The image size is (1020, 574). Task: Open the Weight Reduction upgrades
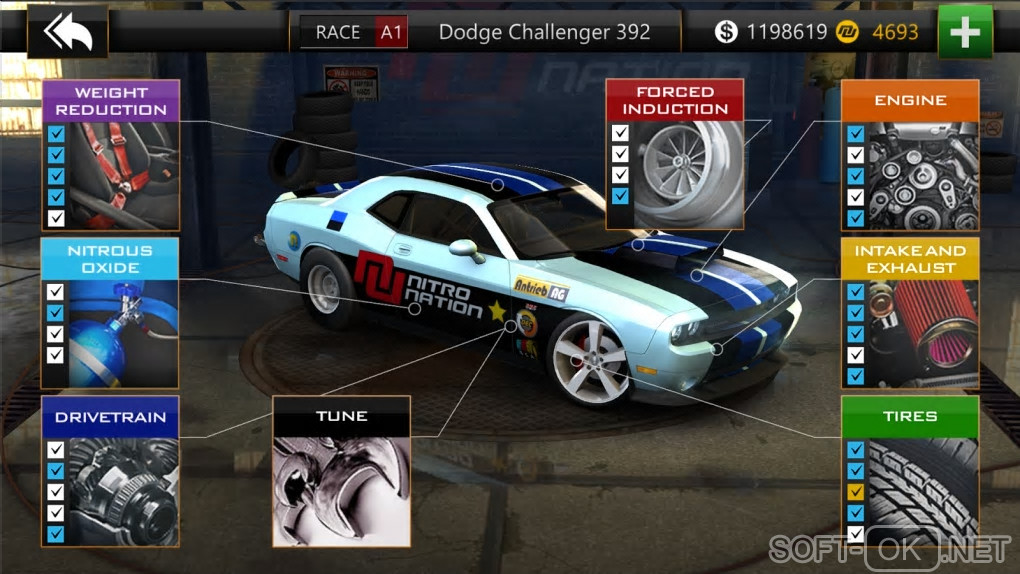click(x=111, y=155)
